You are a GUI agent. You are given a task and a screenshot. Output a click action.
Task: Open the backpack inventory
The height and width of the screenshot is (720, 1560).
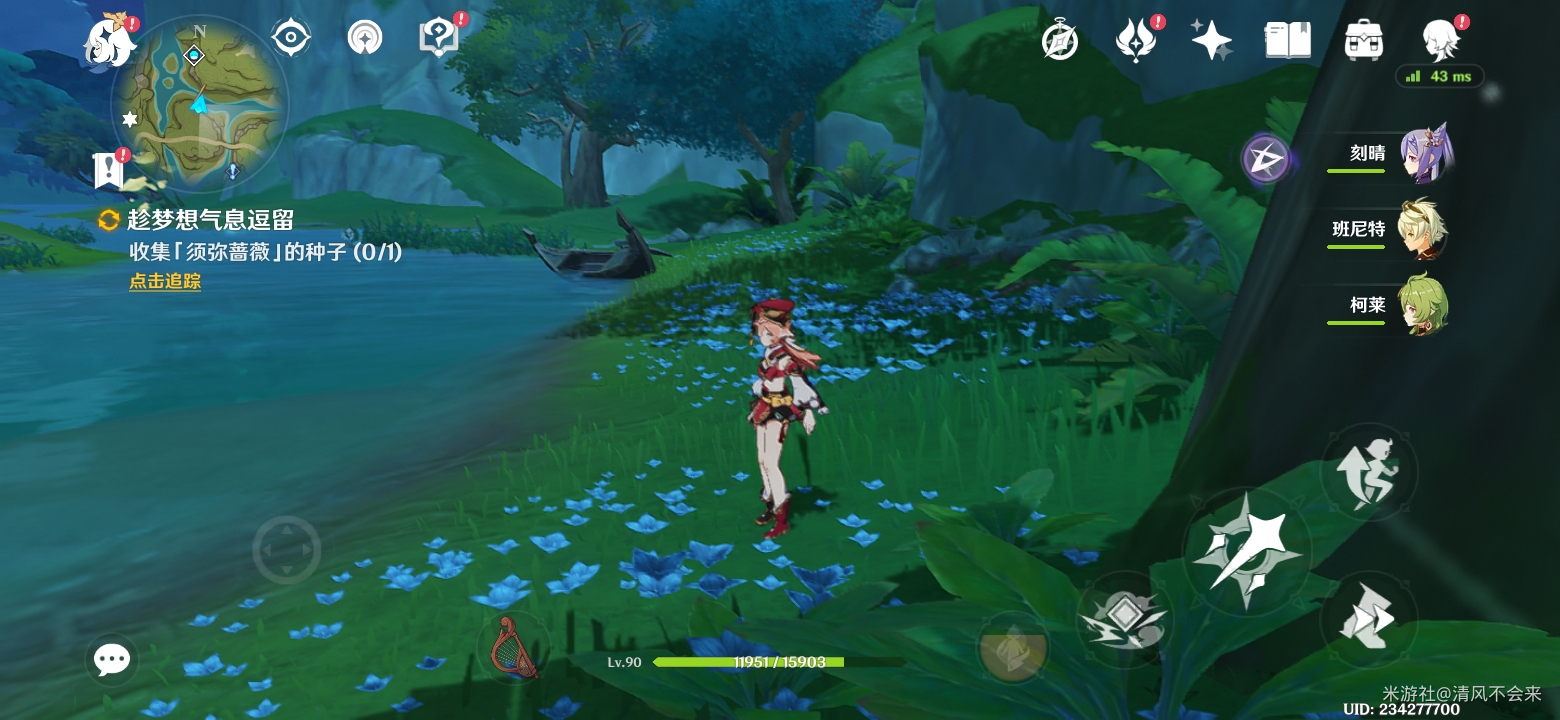coord(1363,41)
